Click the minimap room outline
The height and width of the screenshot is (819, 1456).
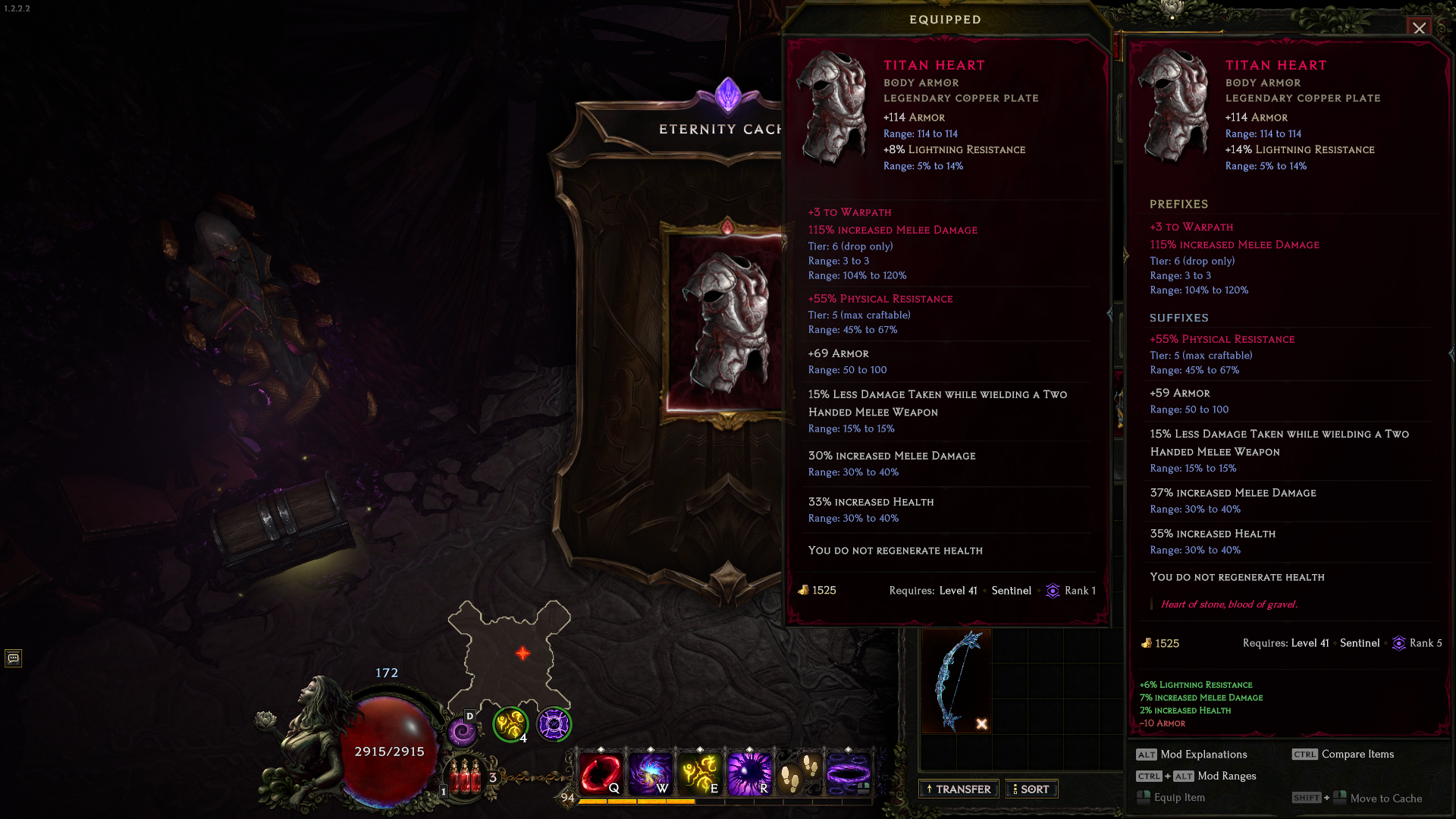pyautogui.click(x=509, y=654)
